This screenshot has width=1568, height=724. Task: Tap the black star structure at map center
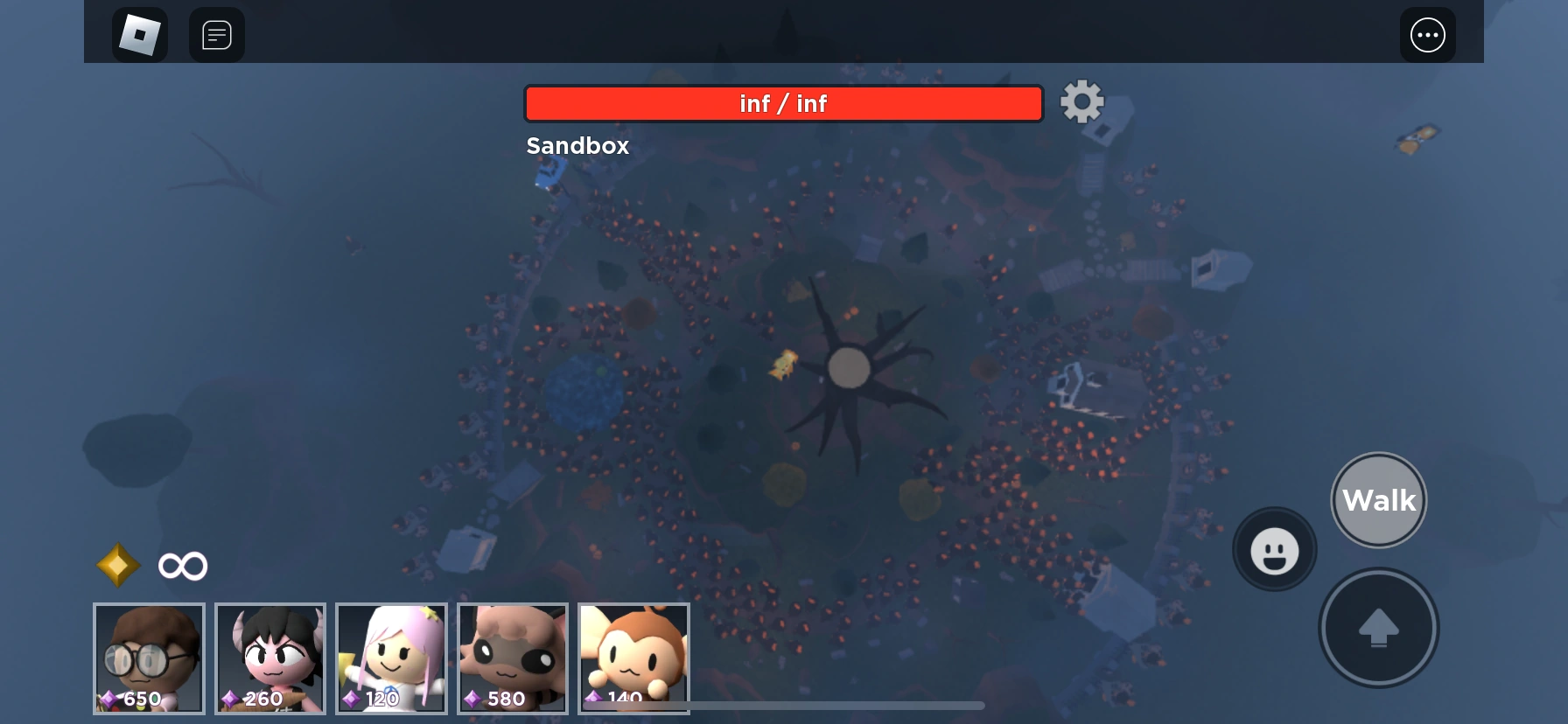tap(847, 369)
